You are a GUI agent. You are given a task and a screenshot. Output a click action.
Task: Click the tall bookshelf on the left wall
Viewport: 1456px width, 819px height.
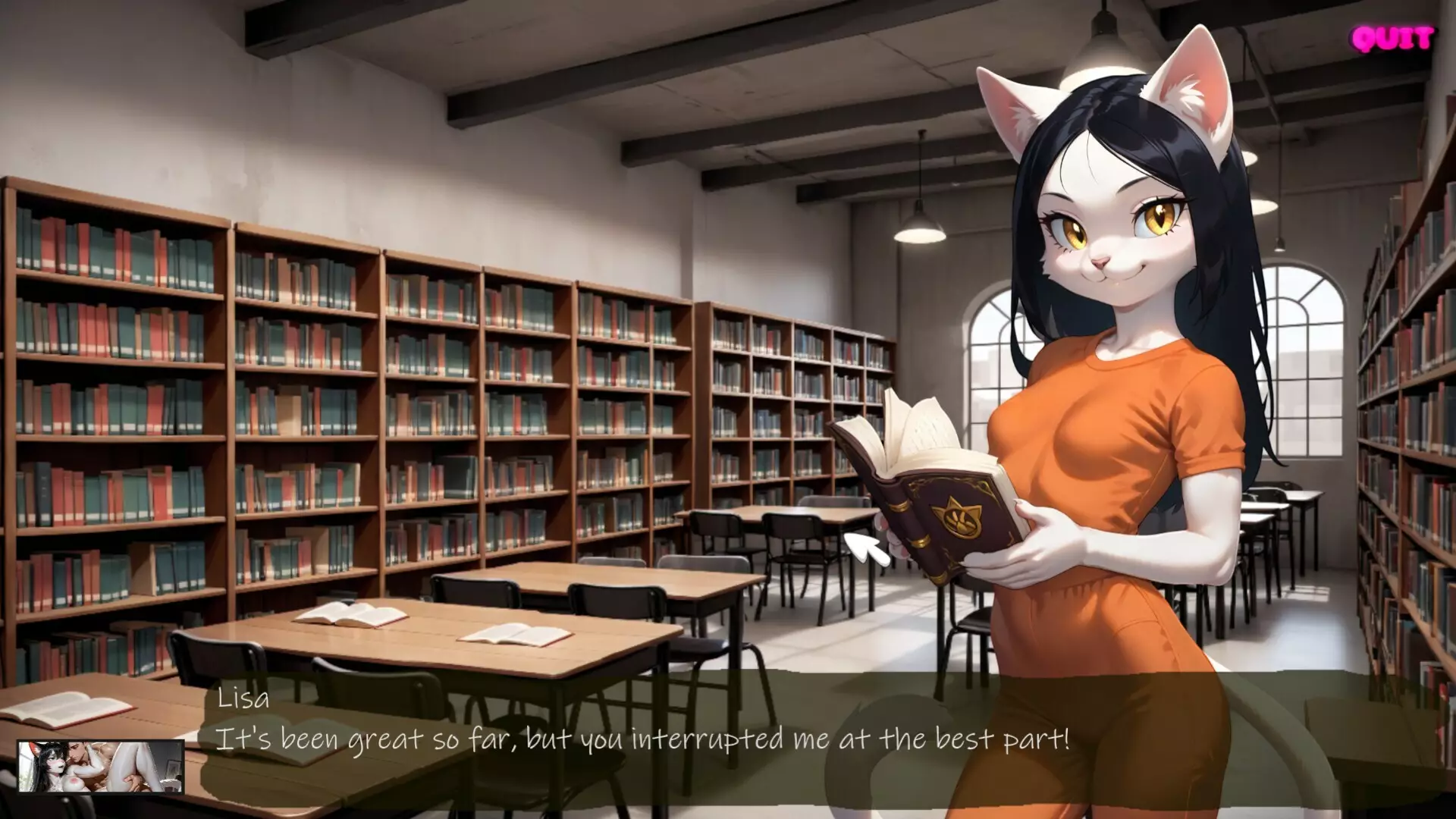pos(114,379)
